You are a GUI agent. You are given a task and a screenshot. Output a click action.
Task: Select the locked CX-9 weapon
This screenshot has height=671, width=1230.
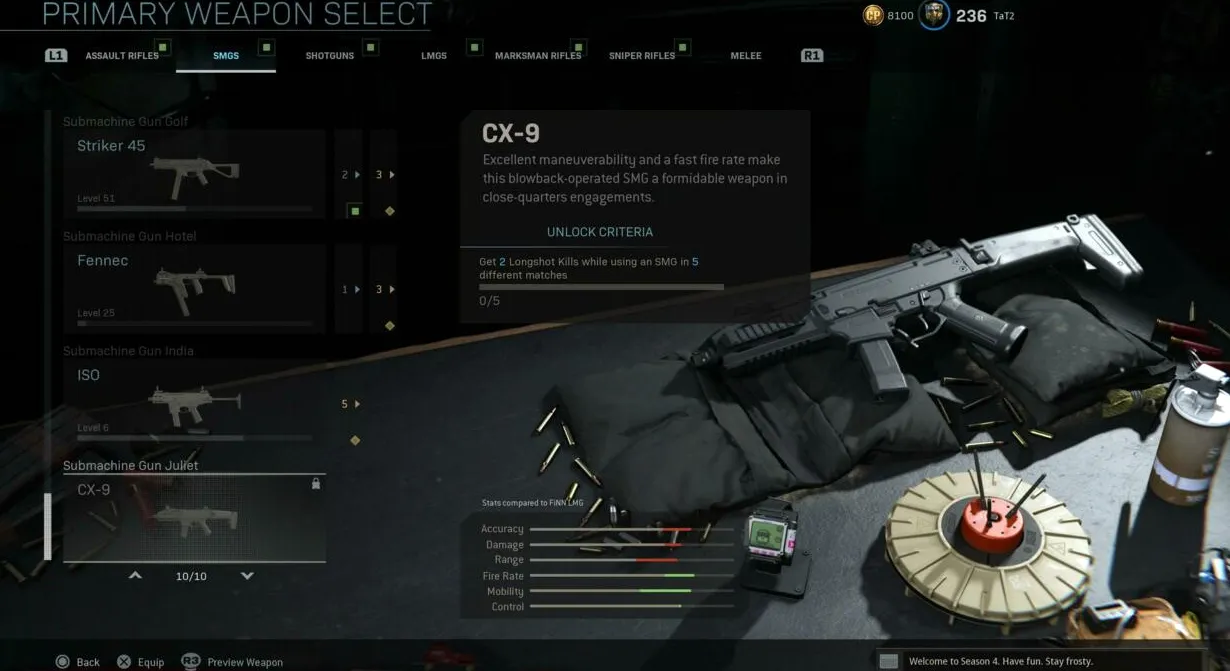point(194,518)
